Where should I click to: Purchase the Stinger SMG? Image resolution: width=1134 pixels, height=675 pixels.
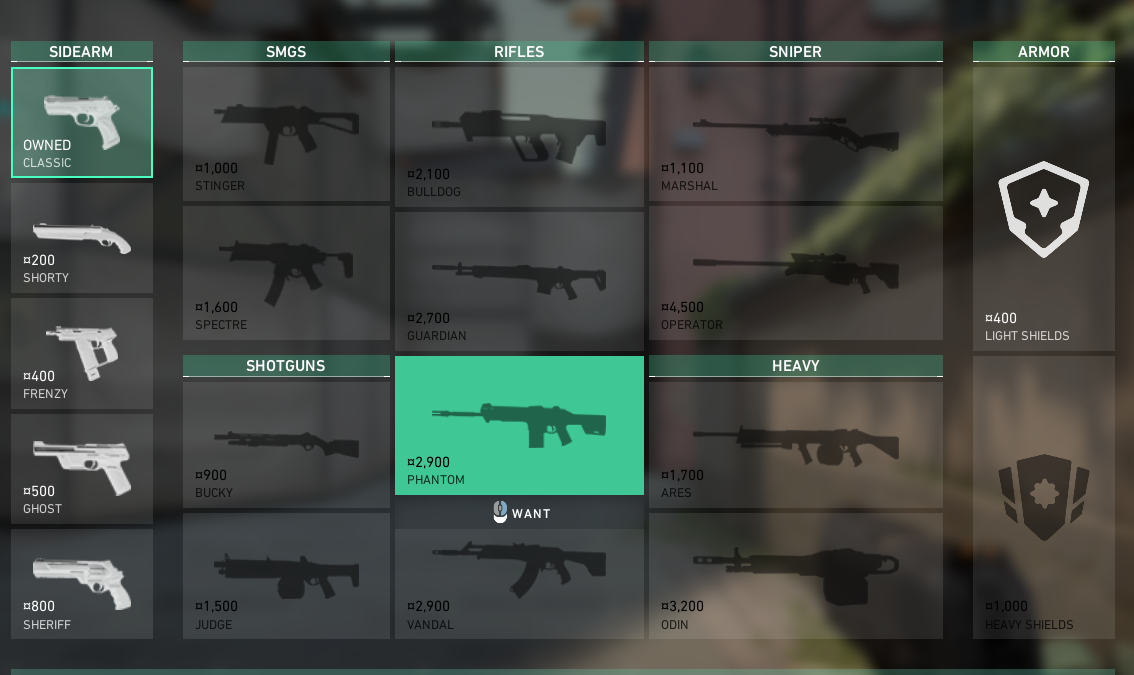pyautogui.click(x=286, y=133)
